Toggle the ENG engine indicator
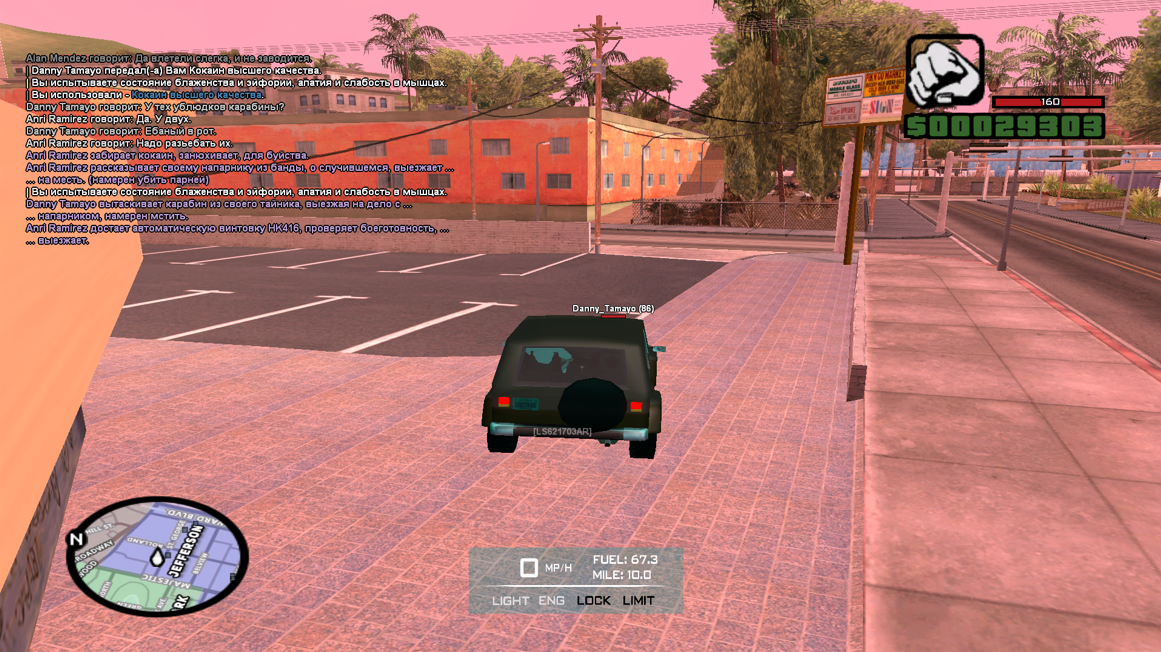This screenshot has height=652, width=1161. pyautogui.click(x=551, y=601)
